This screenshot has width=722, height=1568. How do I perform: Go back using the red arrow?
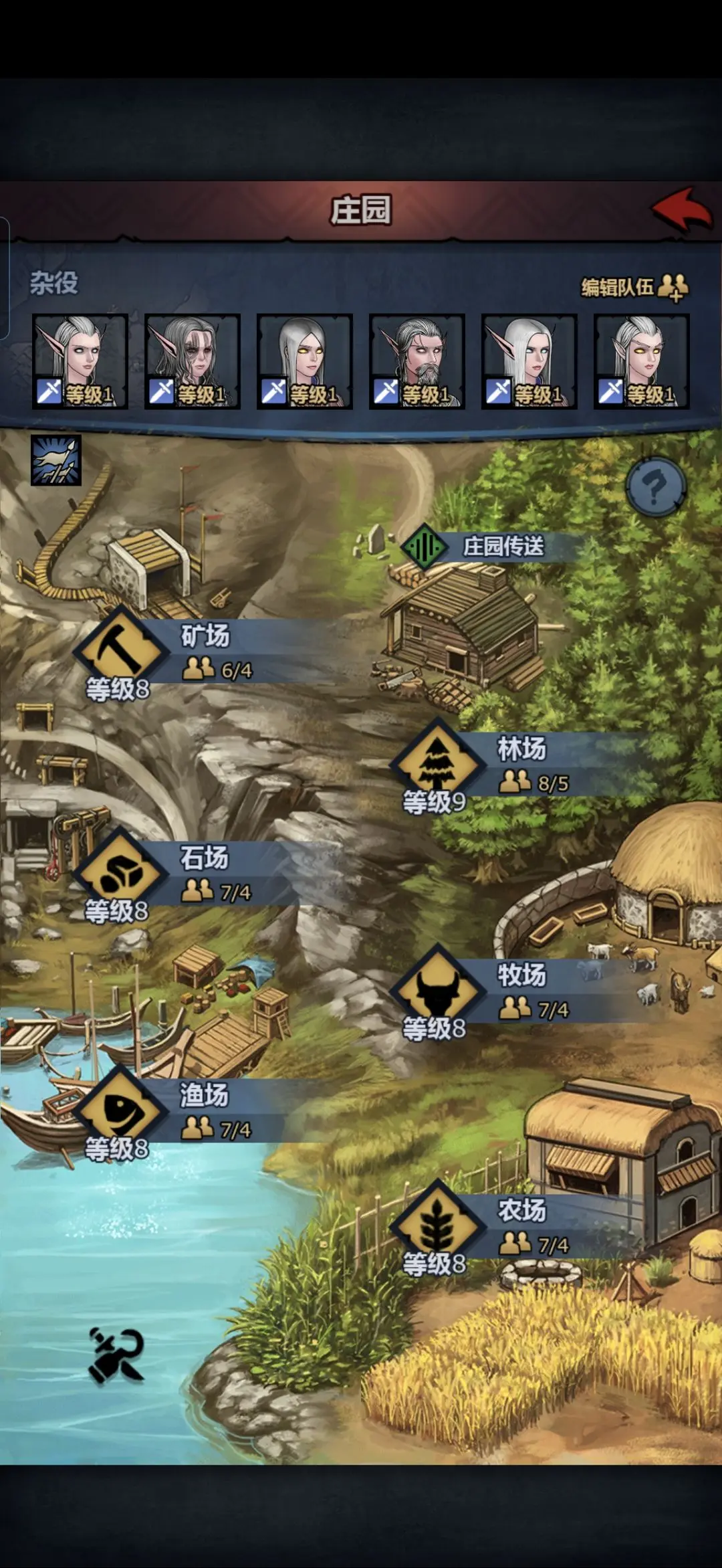(682, 209)
